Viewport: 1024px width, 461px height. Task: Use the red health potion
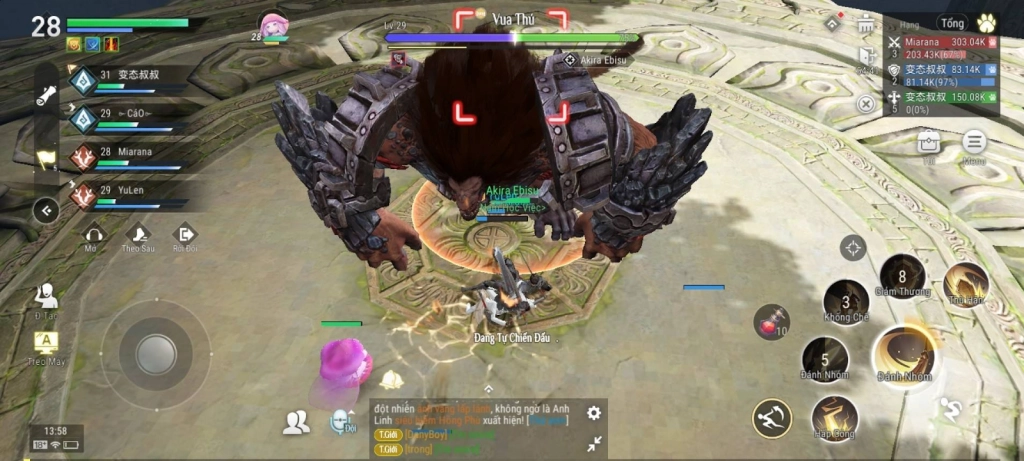(771, 322)
